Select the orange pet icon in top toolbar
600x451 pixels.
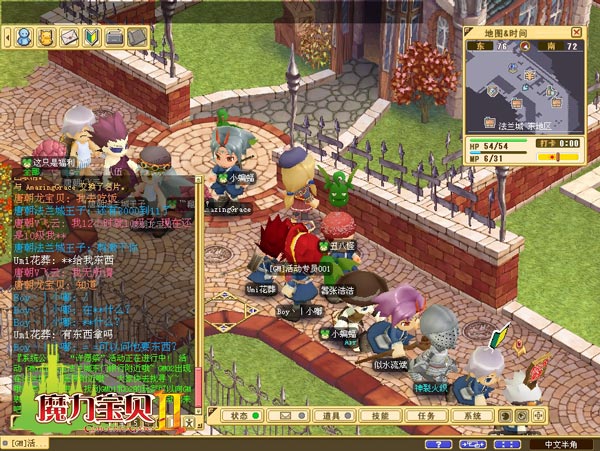click(47, 37)
